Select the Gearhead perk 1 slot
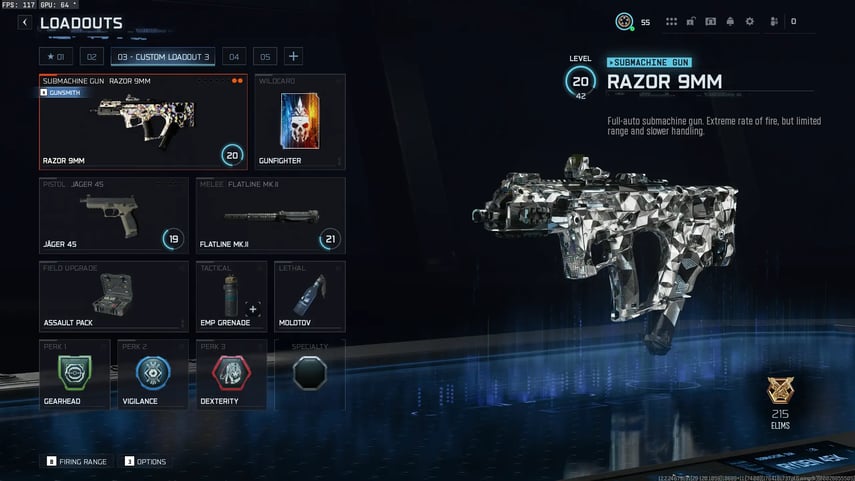The image size is (855, 481). (x=74, y=374)
